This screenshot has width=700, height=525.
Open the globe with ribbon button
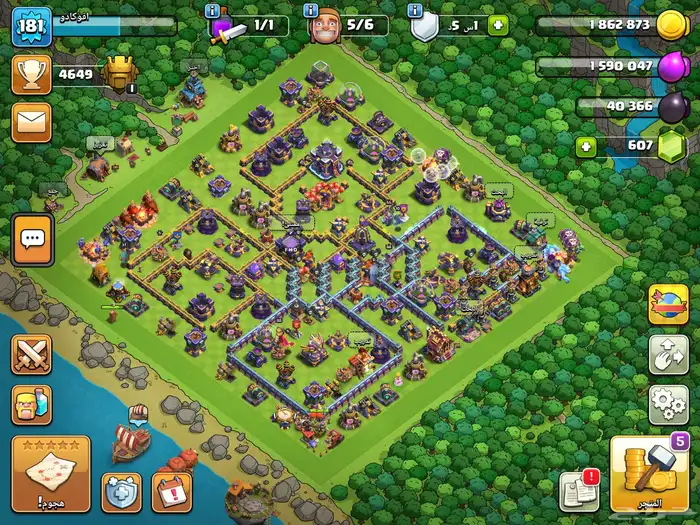pos(669,305)
